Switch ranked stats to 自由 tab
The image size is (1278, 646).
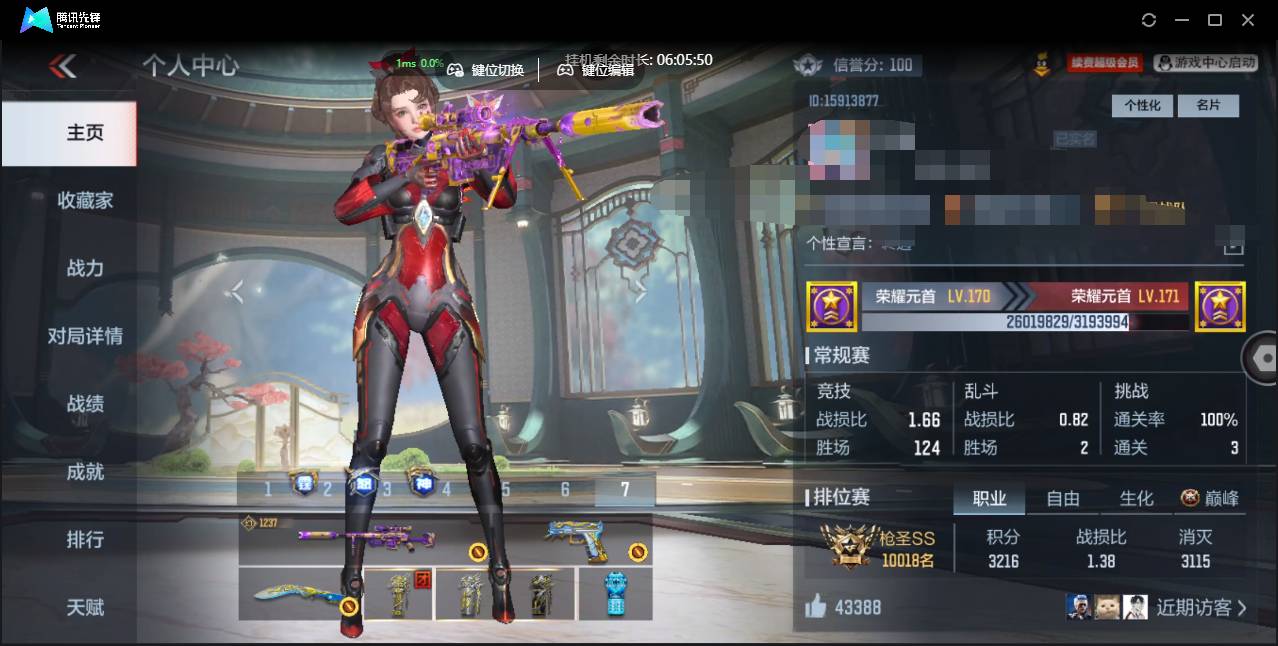pos(1063,498)
